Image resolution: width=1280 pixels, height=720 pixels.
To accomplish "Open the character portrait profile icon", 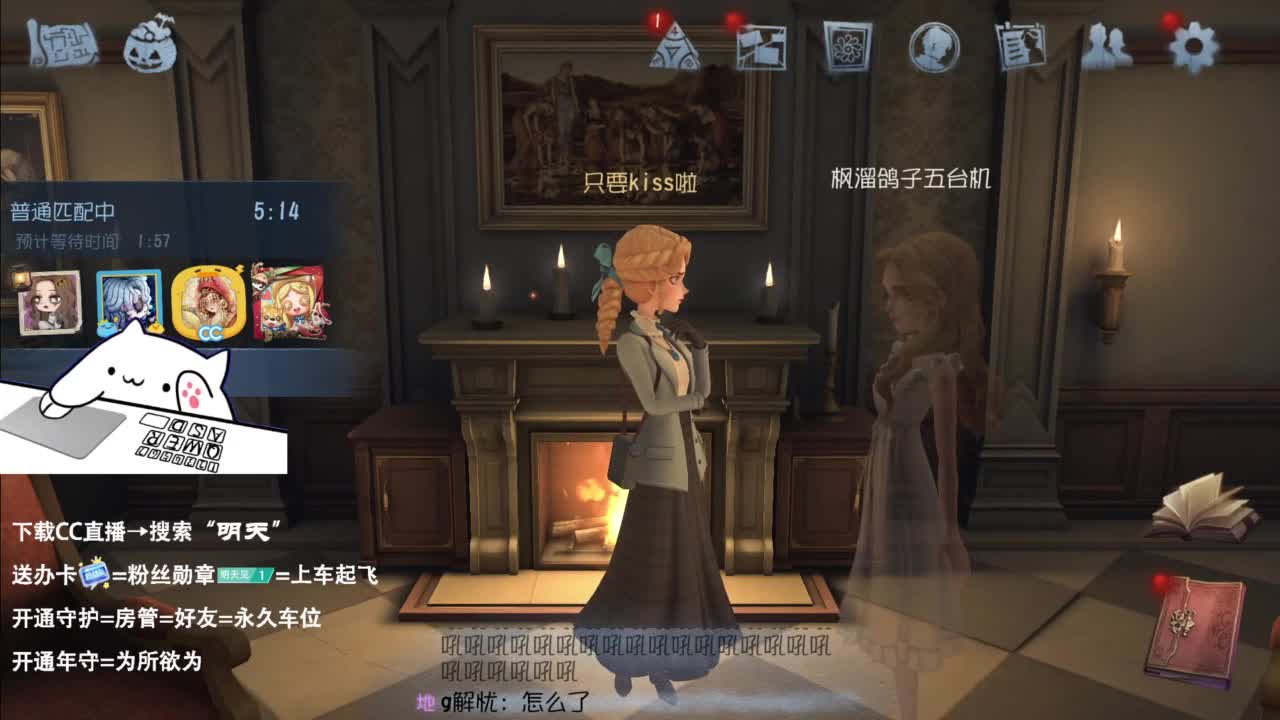I will [933, 45].
